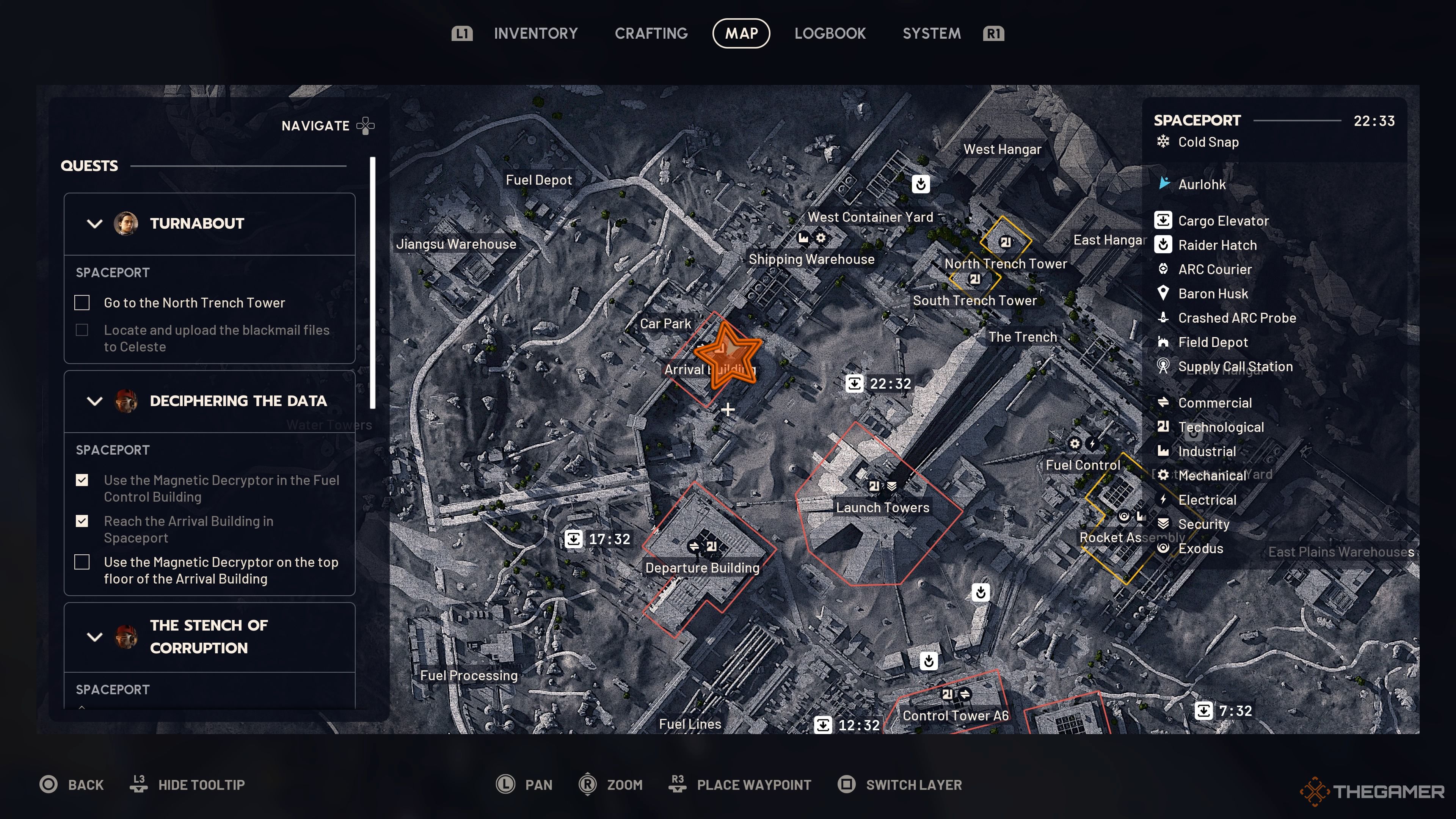Click the Cargo Elevator icon in the legend
Screen dimensions: 1456x819
click(x=1163, y=220)
